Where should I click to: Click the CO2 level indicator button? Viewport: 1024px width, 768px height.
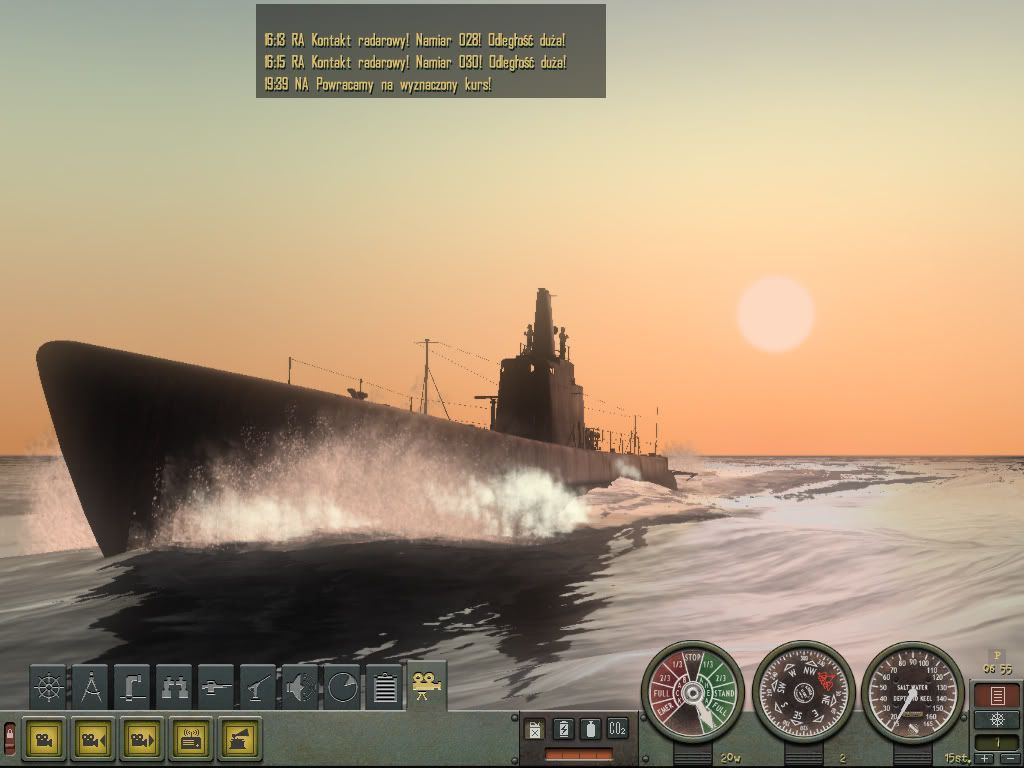(617, 729)
